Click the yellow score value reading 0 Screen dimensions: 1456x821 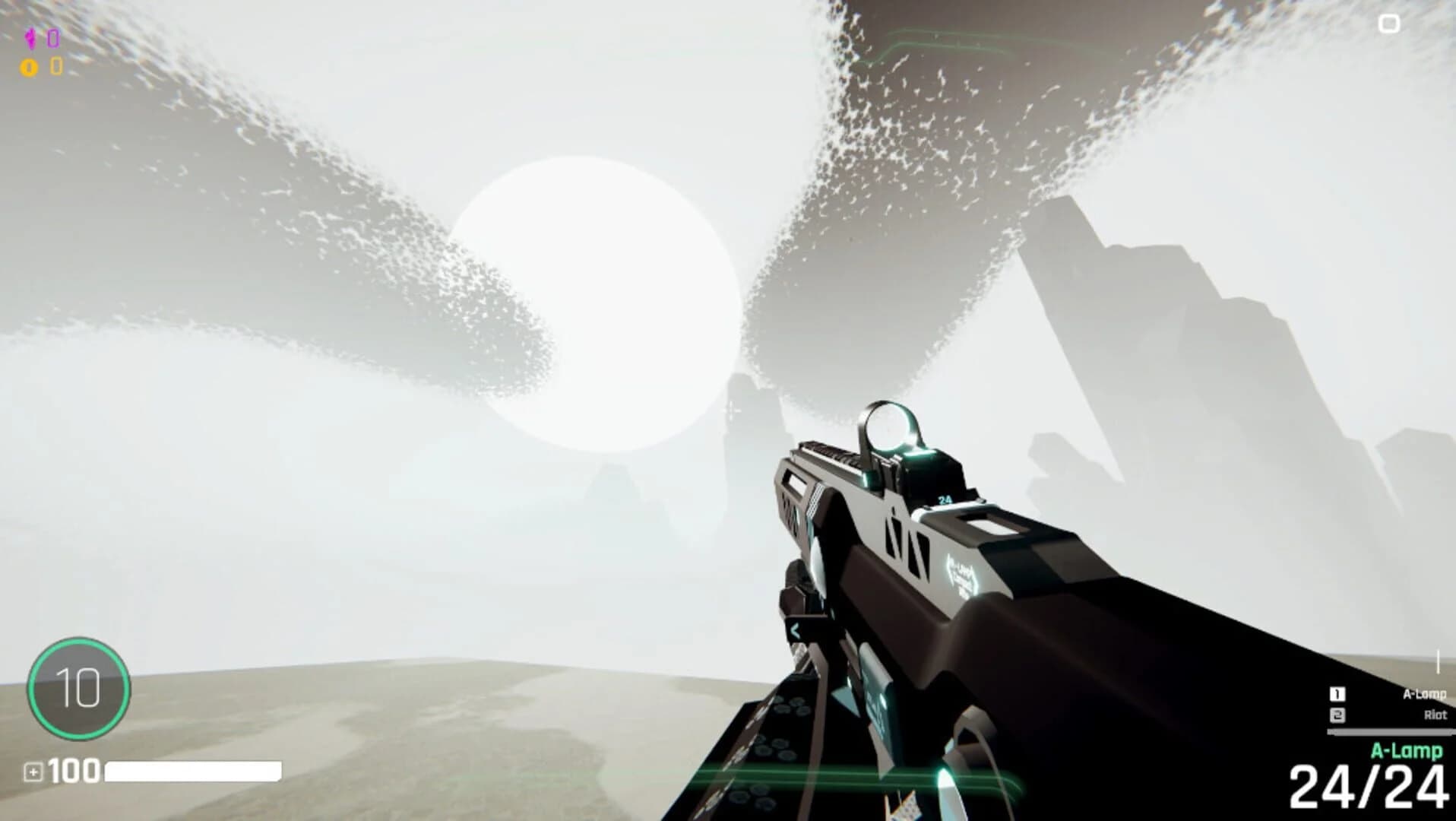click(56, 68)
